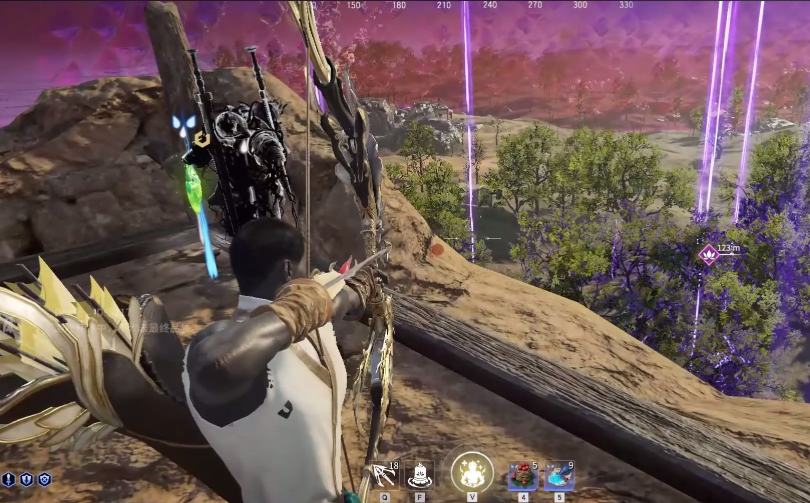Trigger the glowing golden figure ultimate ability
The image size is (810, 503).
pos(472,472)
